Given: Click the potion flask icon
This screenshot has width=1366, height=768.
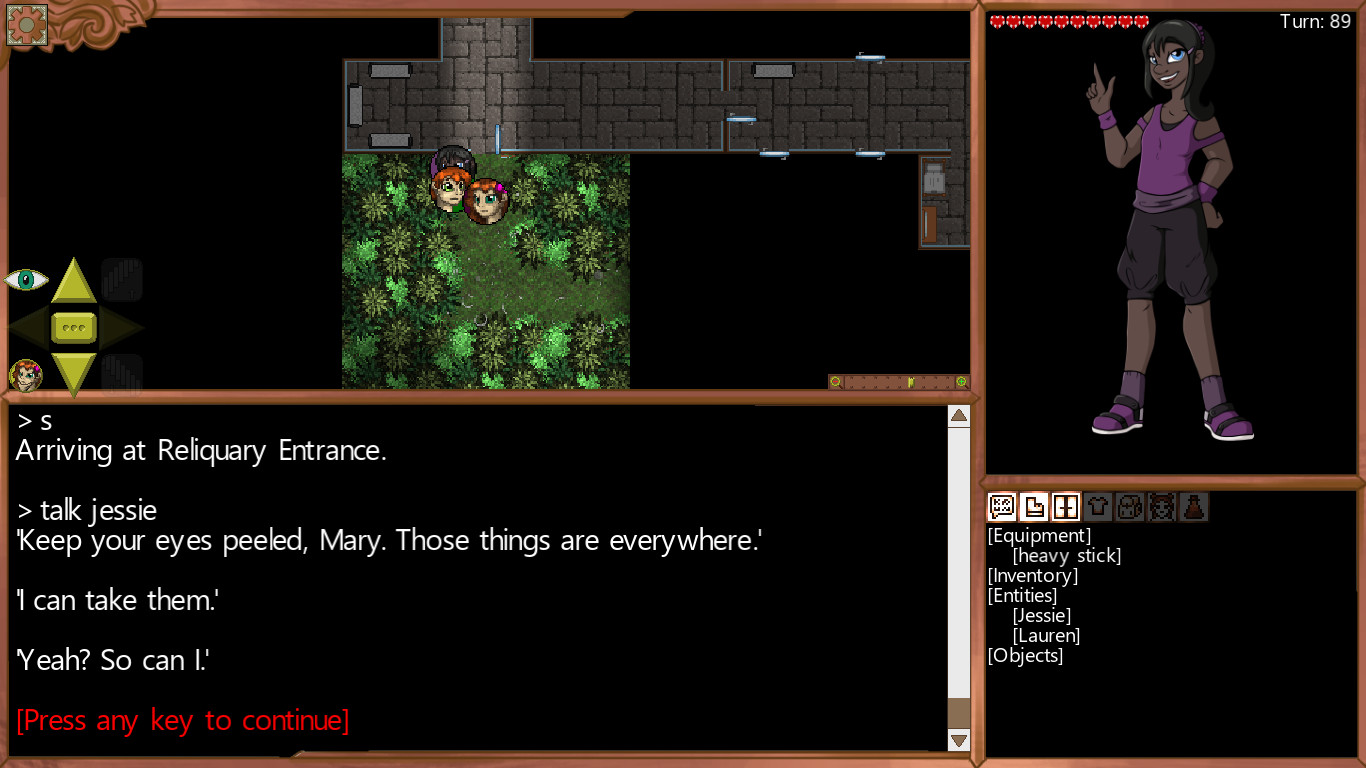Looking at the screenshot, I should click(x=1194, y=507).
